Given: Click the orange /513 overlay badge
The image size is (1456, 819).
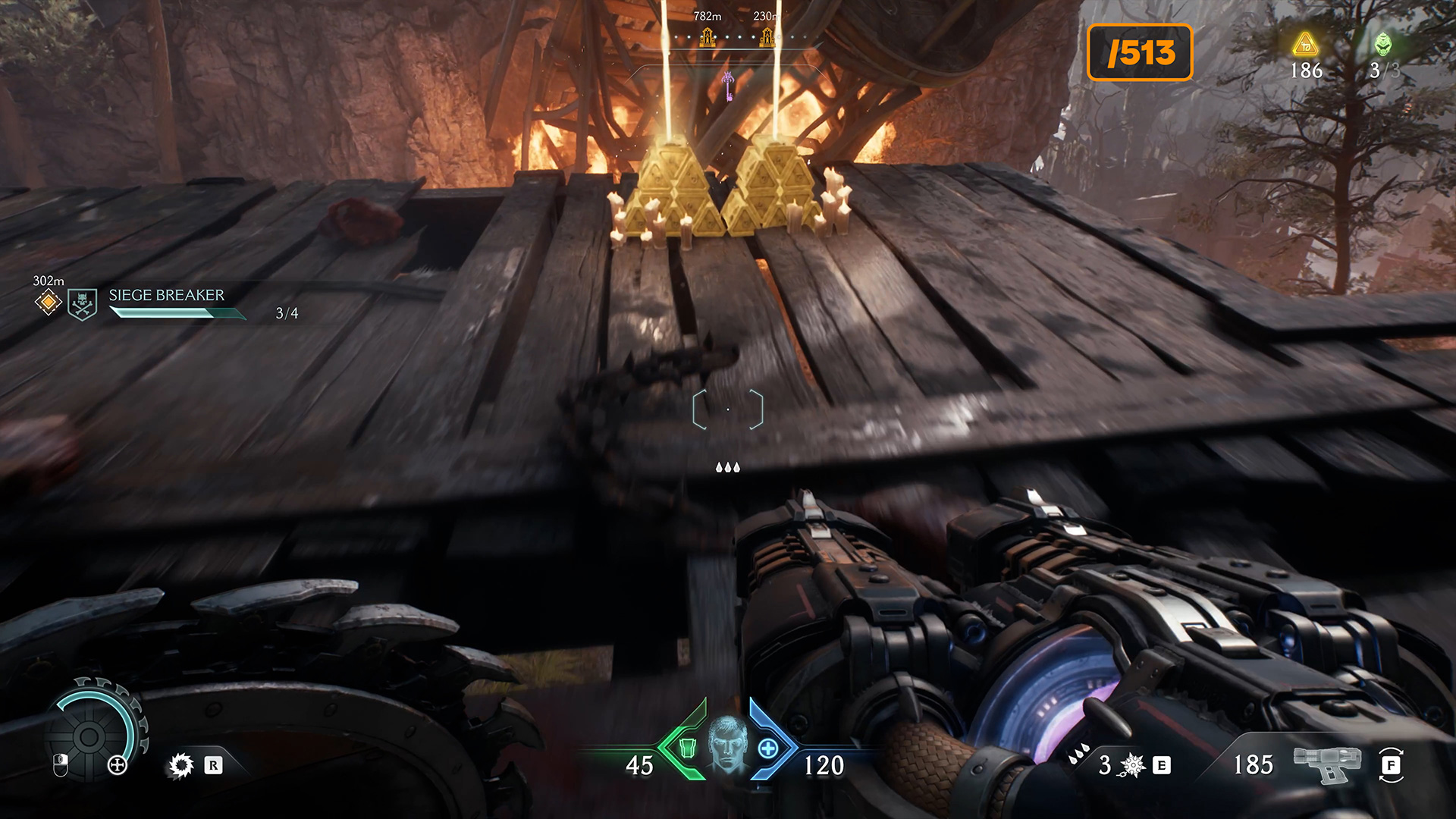Looking at the screenshot, I should coord(1140,52).
